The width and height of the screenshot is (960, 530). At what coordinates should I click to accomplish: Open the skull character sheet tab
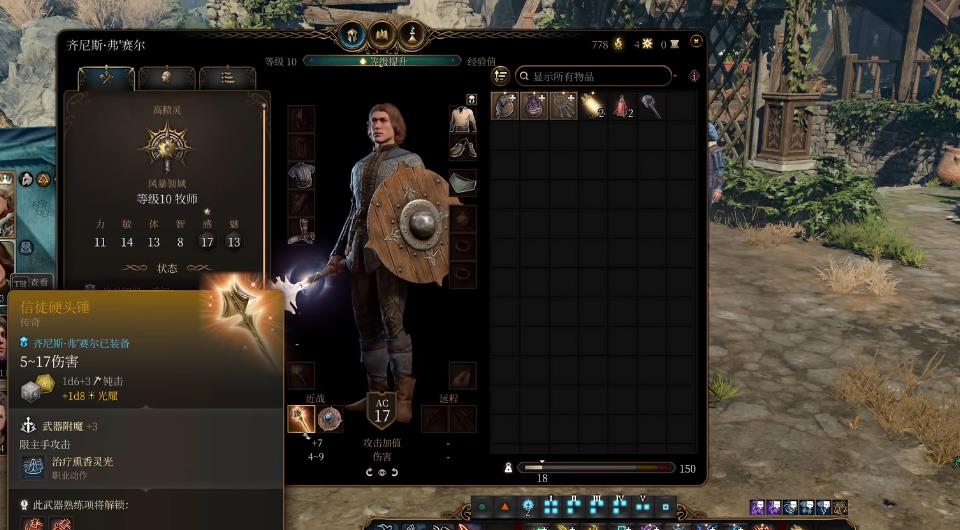(167, 78)
